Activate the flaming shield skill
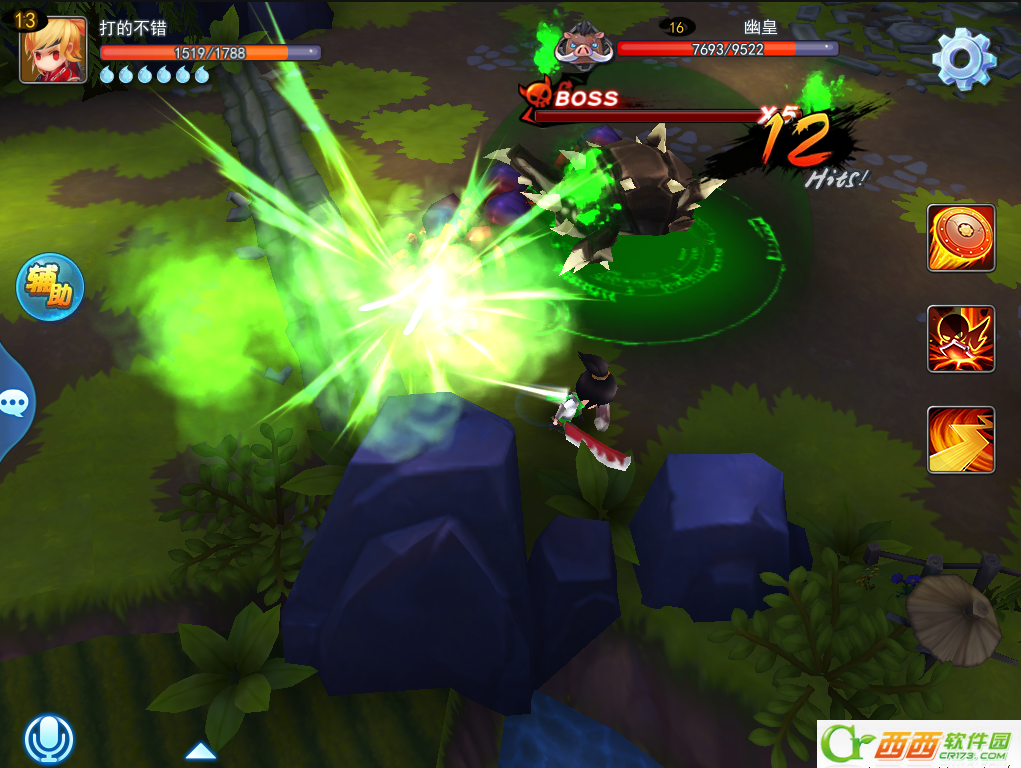 [960, 238]
